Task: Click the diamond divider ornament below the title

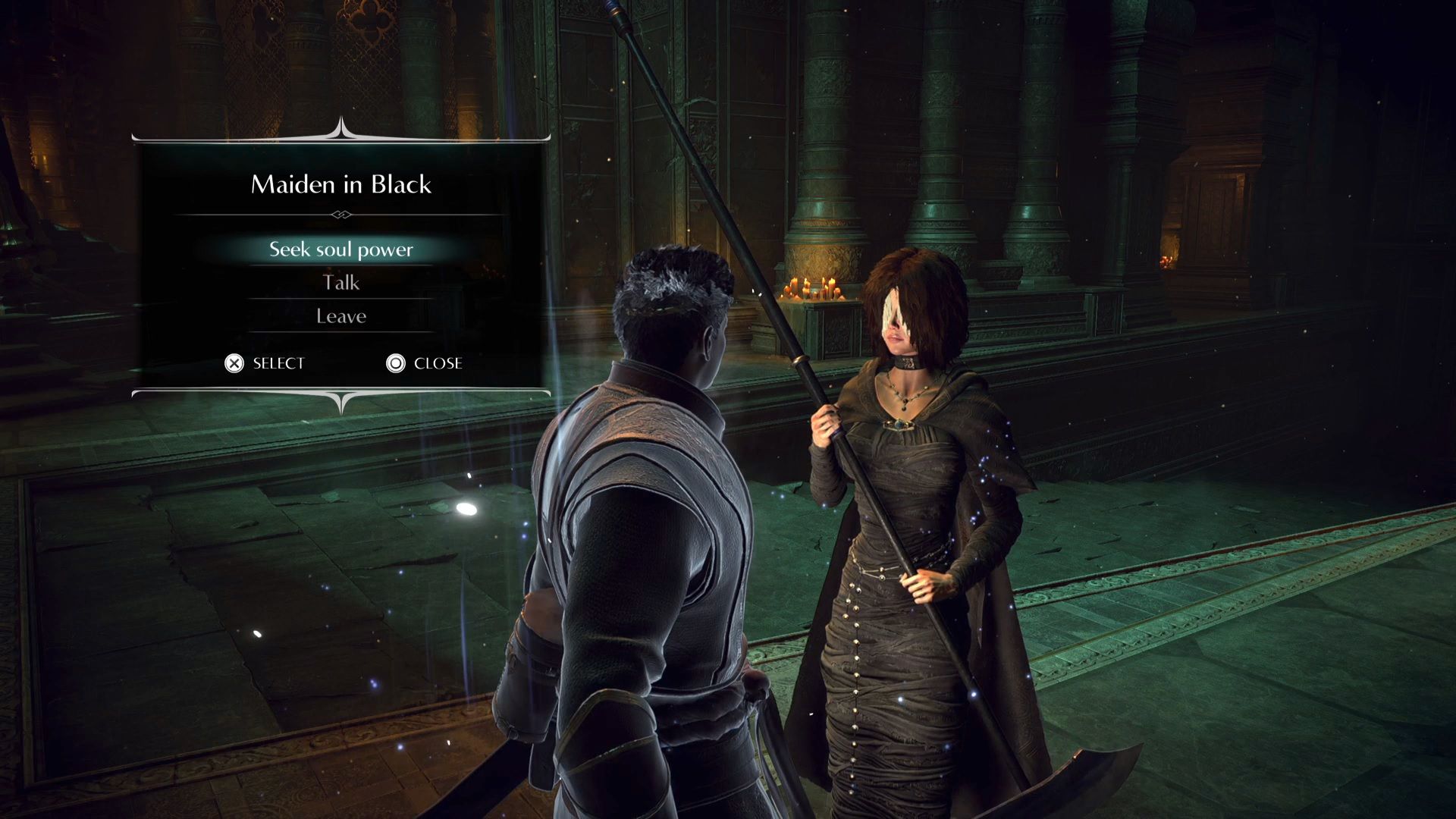Action: point(340,215)
